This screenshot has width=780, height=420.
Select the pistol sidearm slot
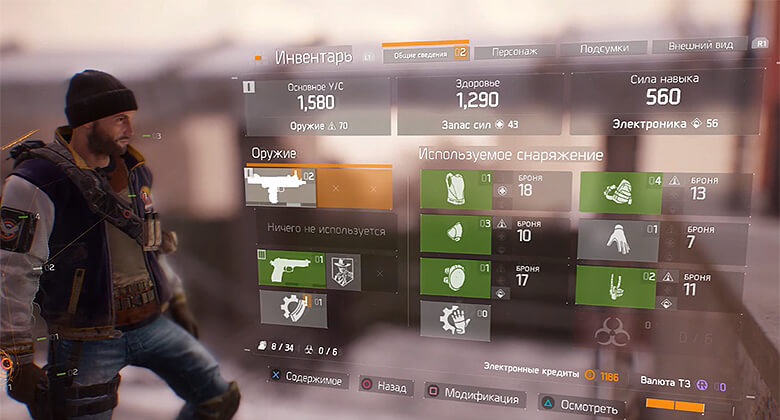tap(291, 270)
